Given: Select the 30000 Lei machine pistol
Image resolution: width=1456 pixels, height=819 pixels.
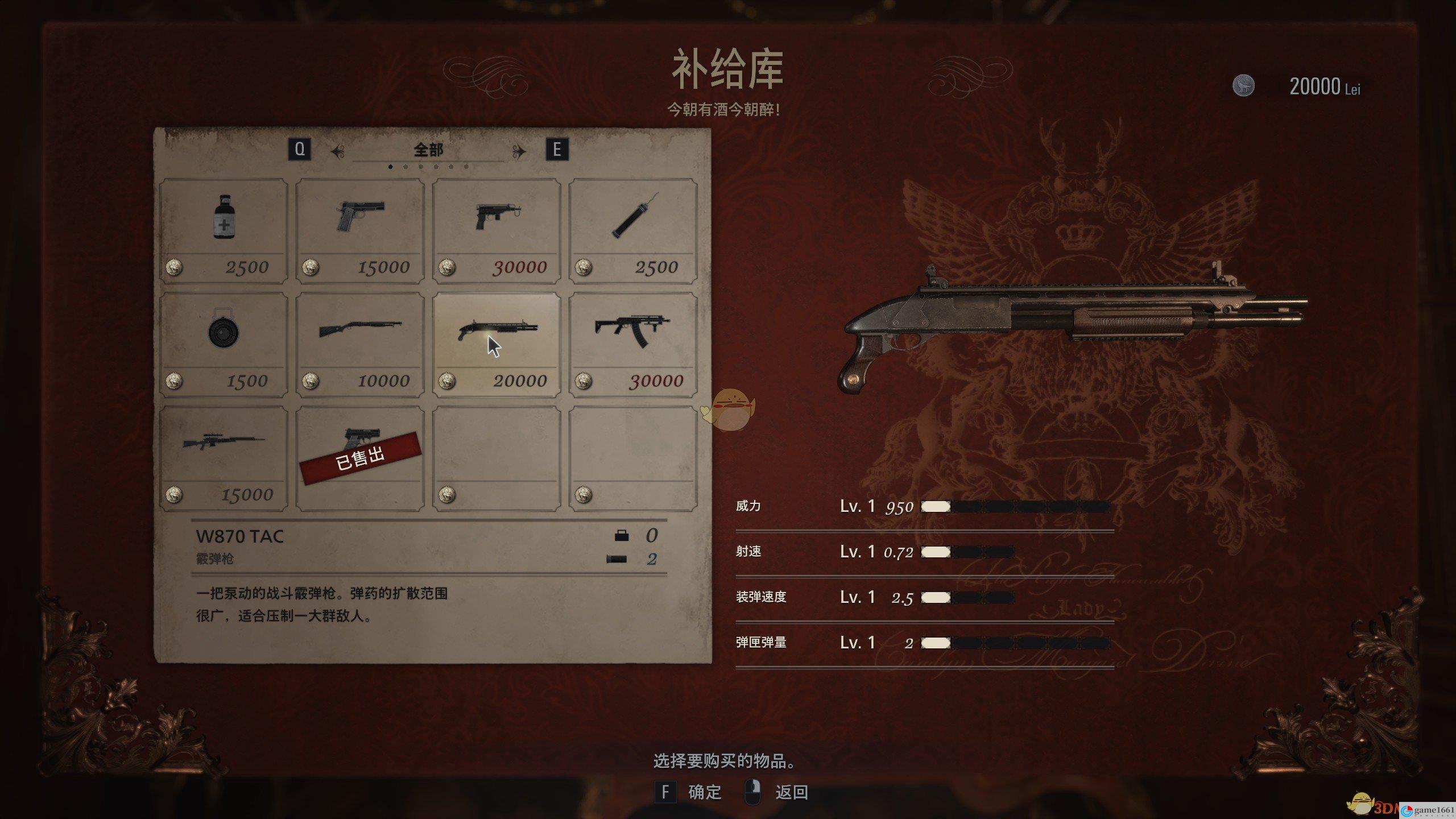Looking at the screenshot, I should (497, 230).
